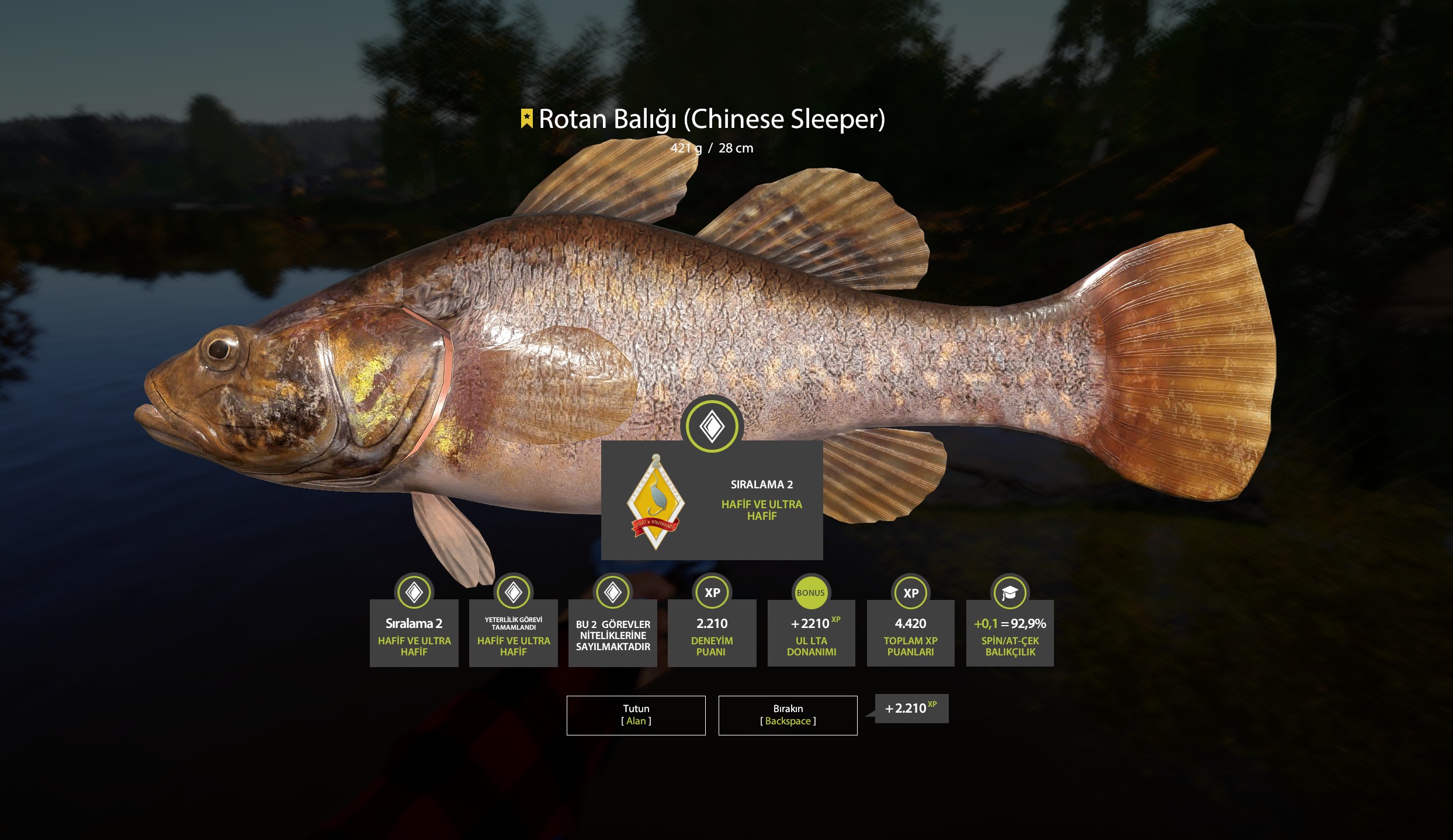Release the fish with the Bırakın button
Image resolution: width=1453 pixels, height=840 pixels.
tap(788, 715)
